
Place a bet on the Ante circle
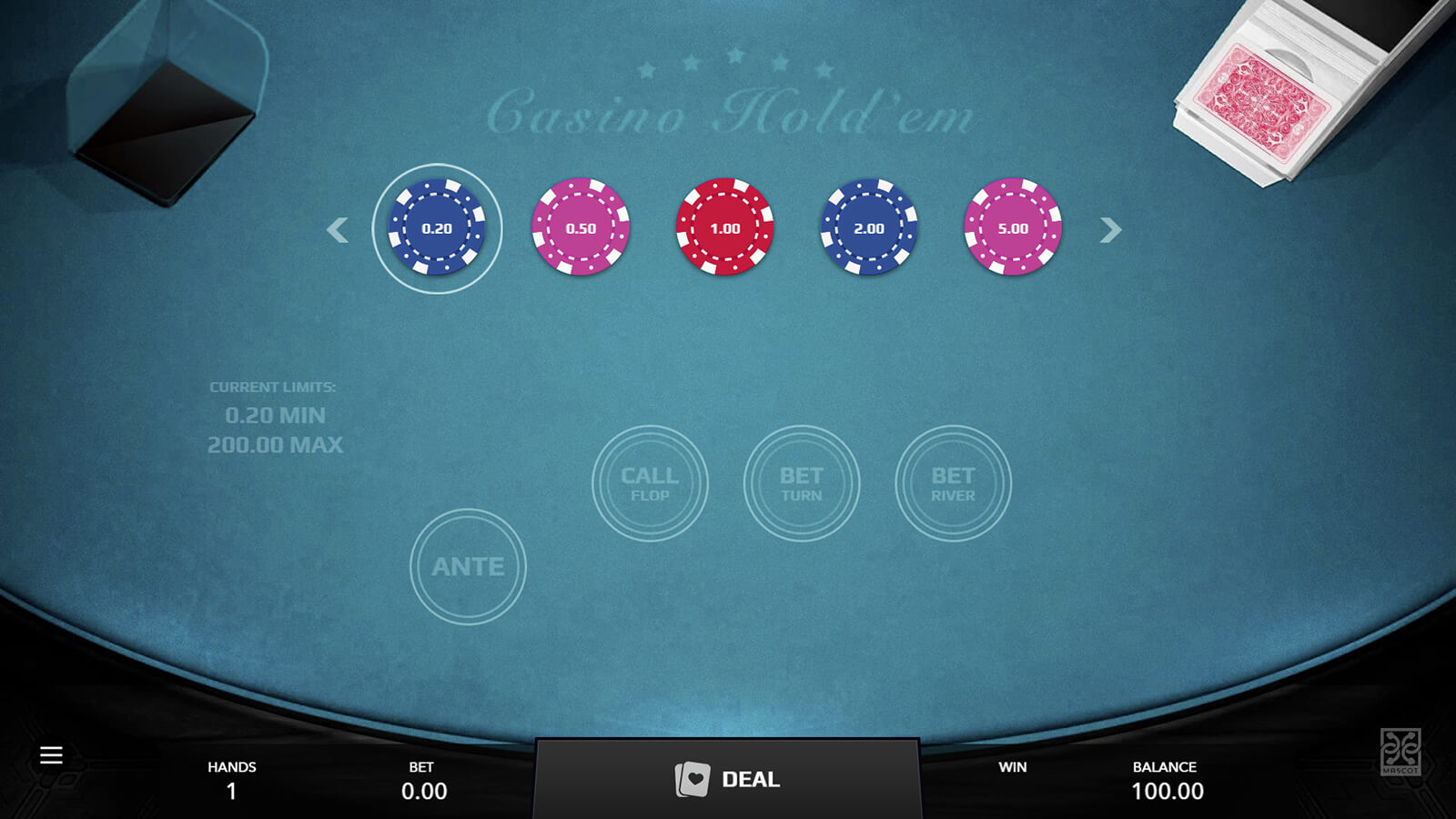pyautogui.click(x=468, y=566)
